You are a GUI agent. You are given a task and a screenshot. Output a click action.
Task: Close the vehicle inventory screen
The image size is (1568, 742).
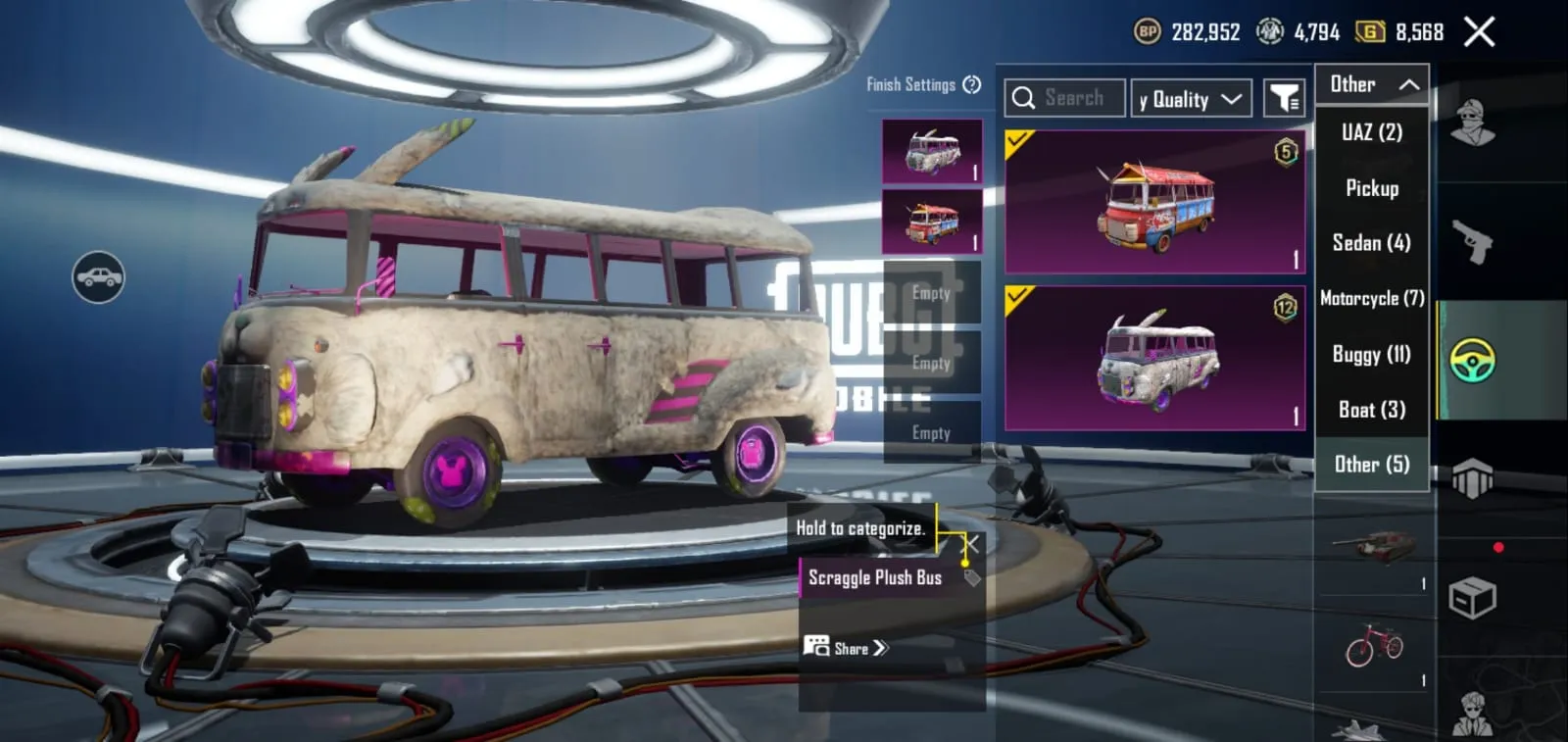[1479, 32]
